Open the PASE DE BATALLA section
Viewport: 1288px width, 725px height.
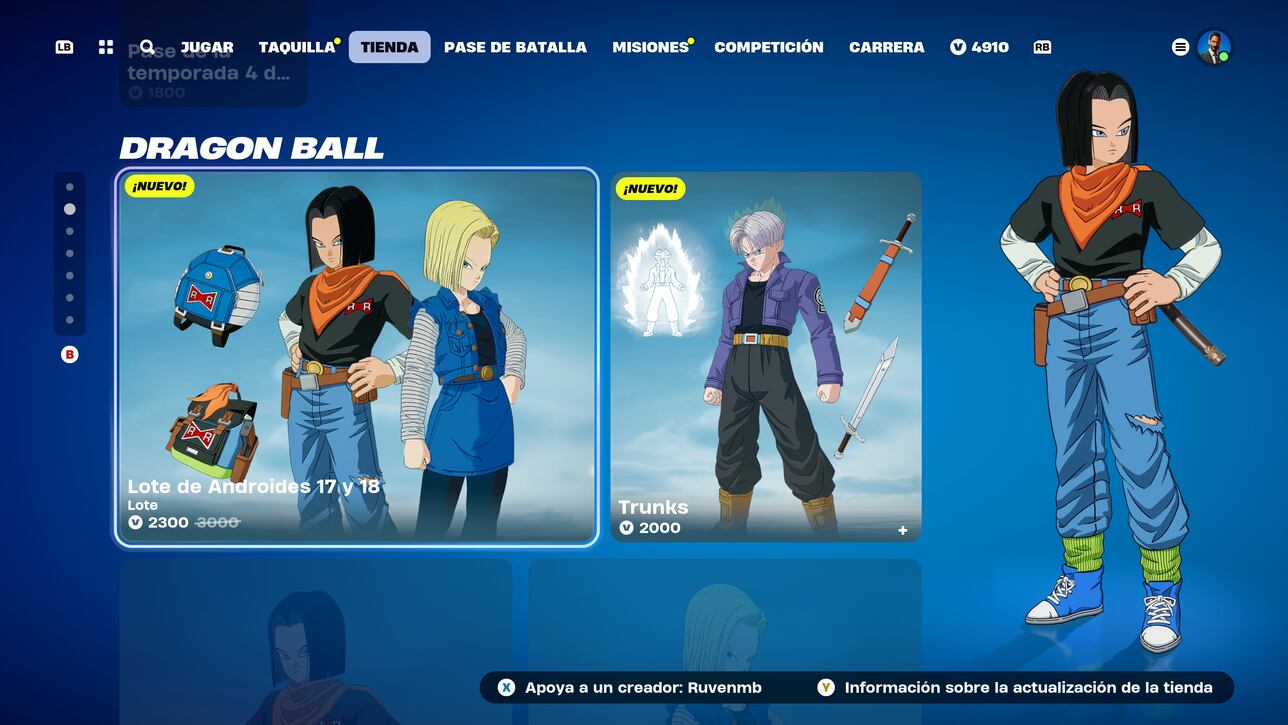515,46
